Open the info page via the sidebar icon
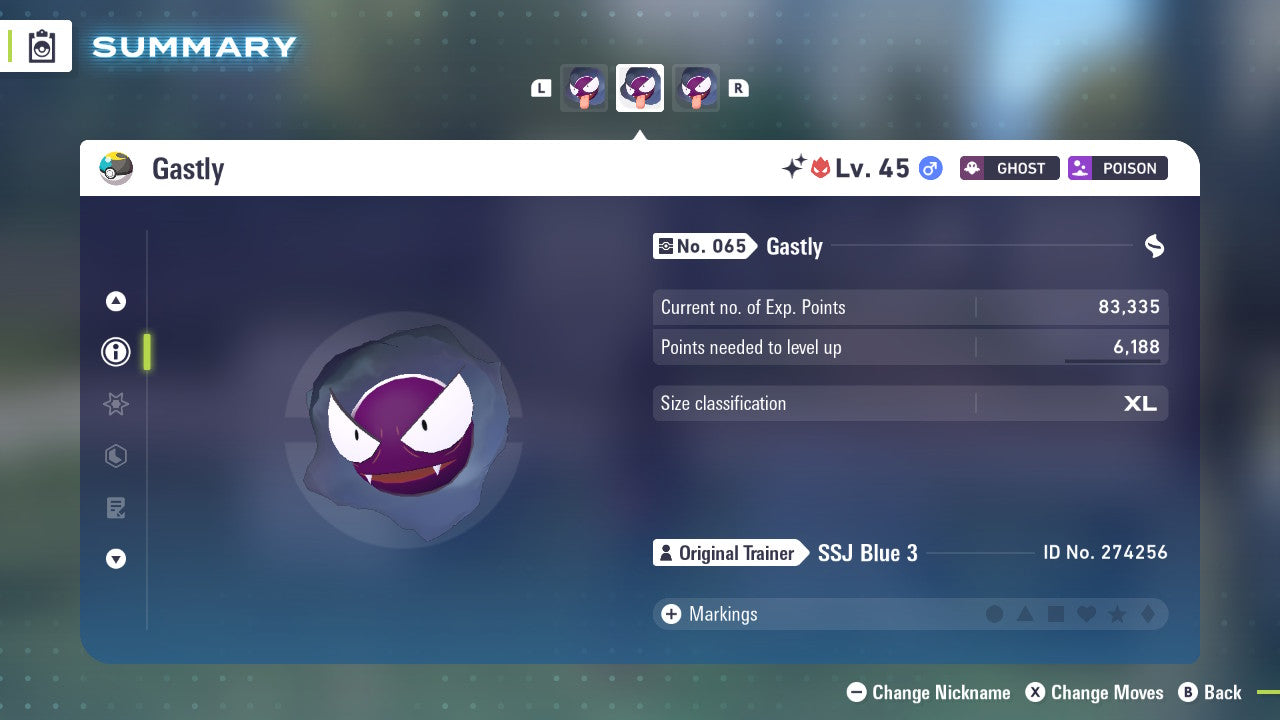Screen dimensions: 1280x720 click(x=115, y=352)
